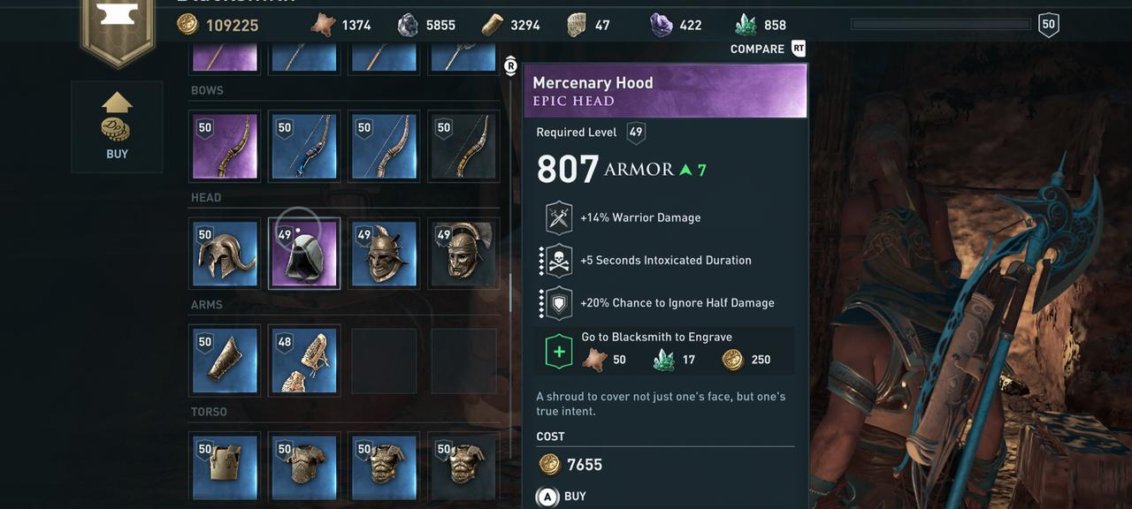
Task: Select the horned helmet at level 50
Action: point(225,254)
